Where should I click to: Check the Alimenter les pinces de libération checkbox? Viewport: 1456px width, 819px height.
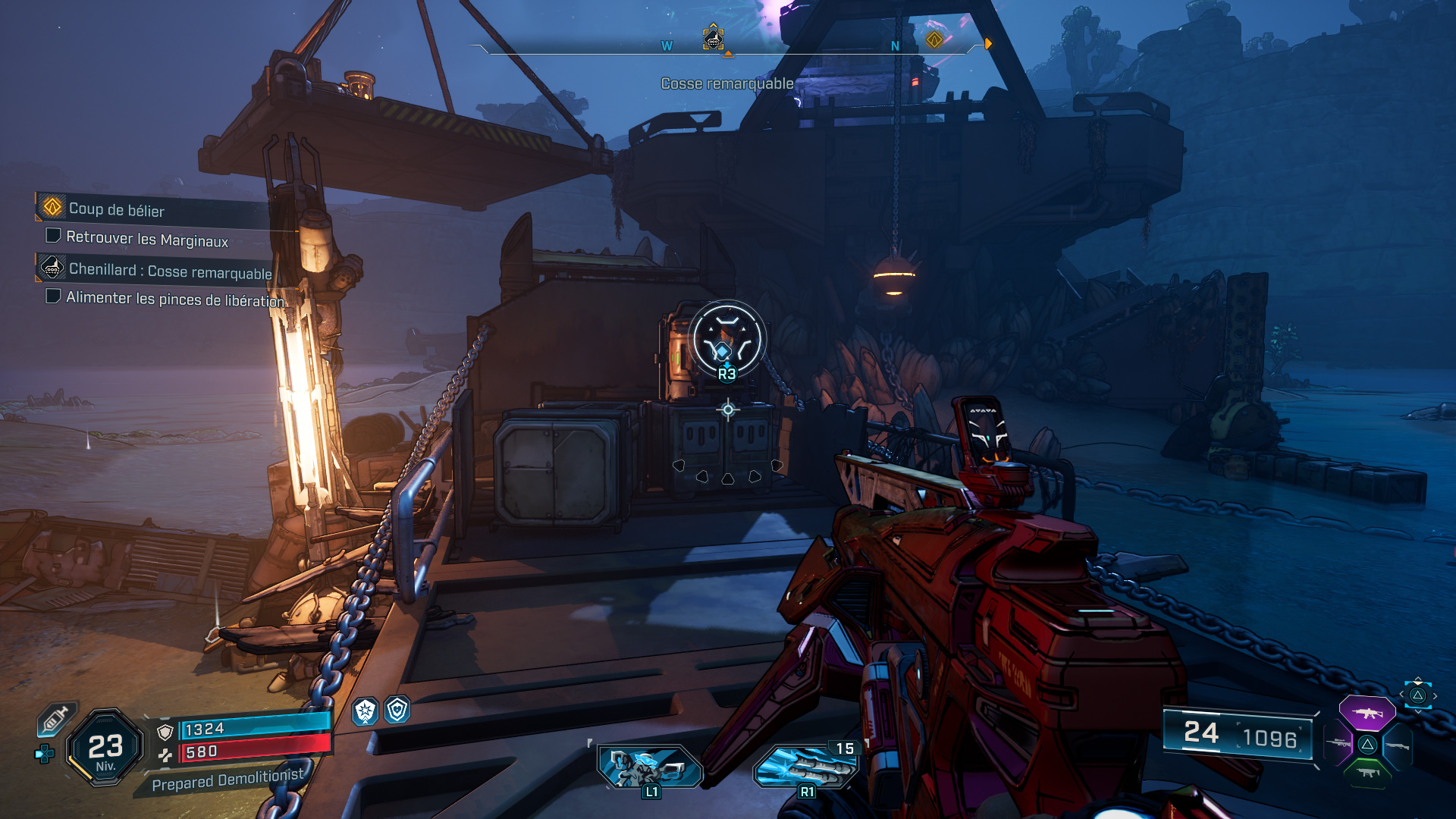(53, 296)
